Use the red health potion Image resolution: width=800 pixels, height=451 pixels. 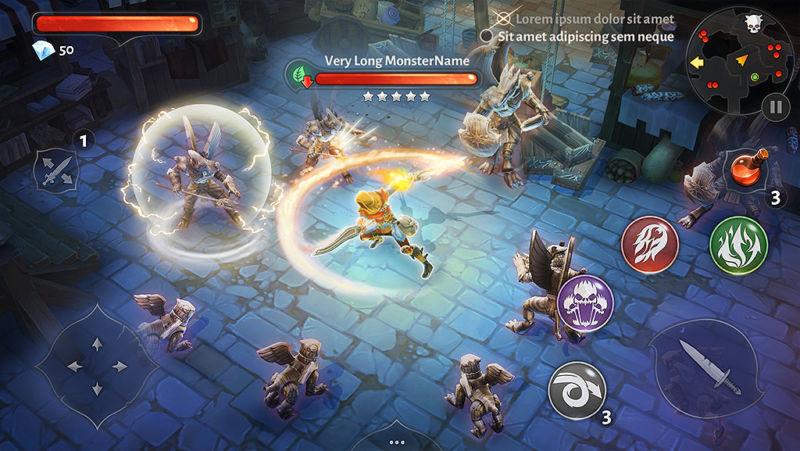[745, 168]
